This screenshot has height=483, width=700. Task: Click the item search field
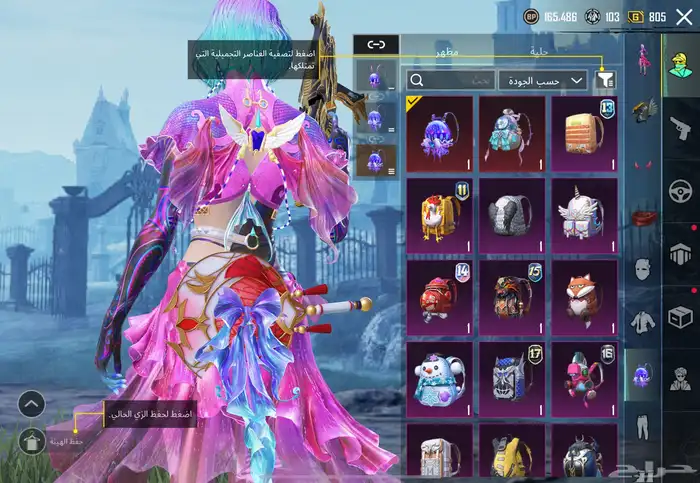(x=450, y=80)
